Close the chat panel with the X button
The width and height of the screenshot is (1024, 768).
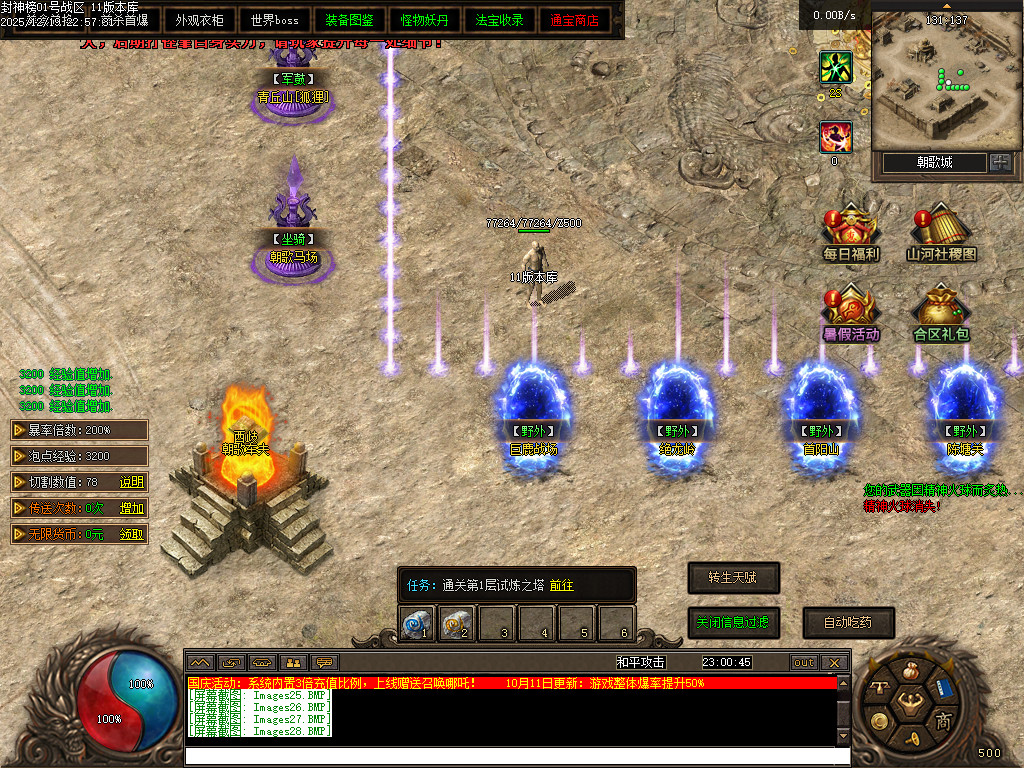[835, 662]
